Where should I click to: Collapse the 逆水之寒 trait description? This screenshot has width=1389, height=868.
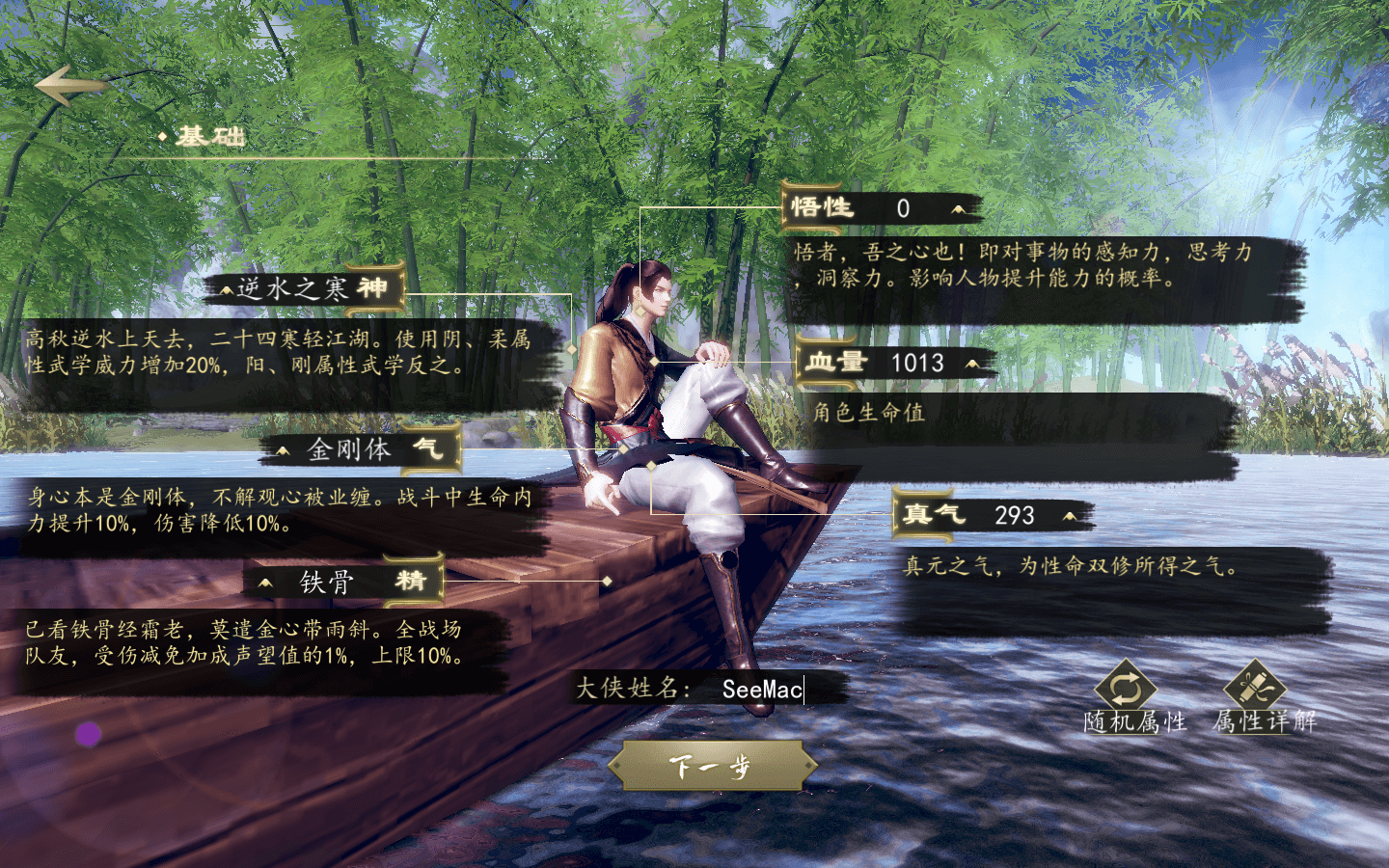pyautogui.click(x=227, y=289)
